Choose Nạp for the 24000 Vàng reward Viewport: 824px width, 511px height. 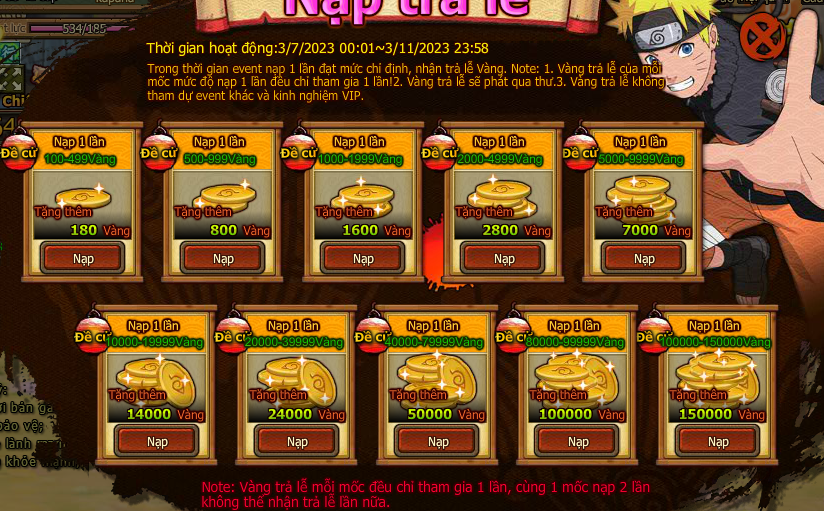(297, 441)
